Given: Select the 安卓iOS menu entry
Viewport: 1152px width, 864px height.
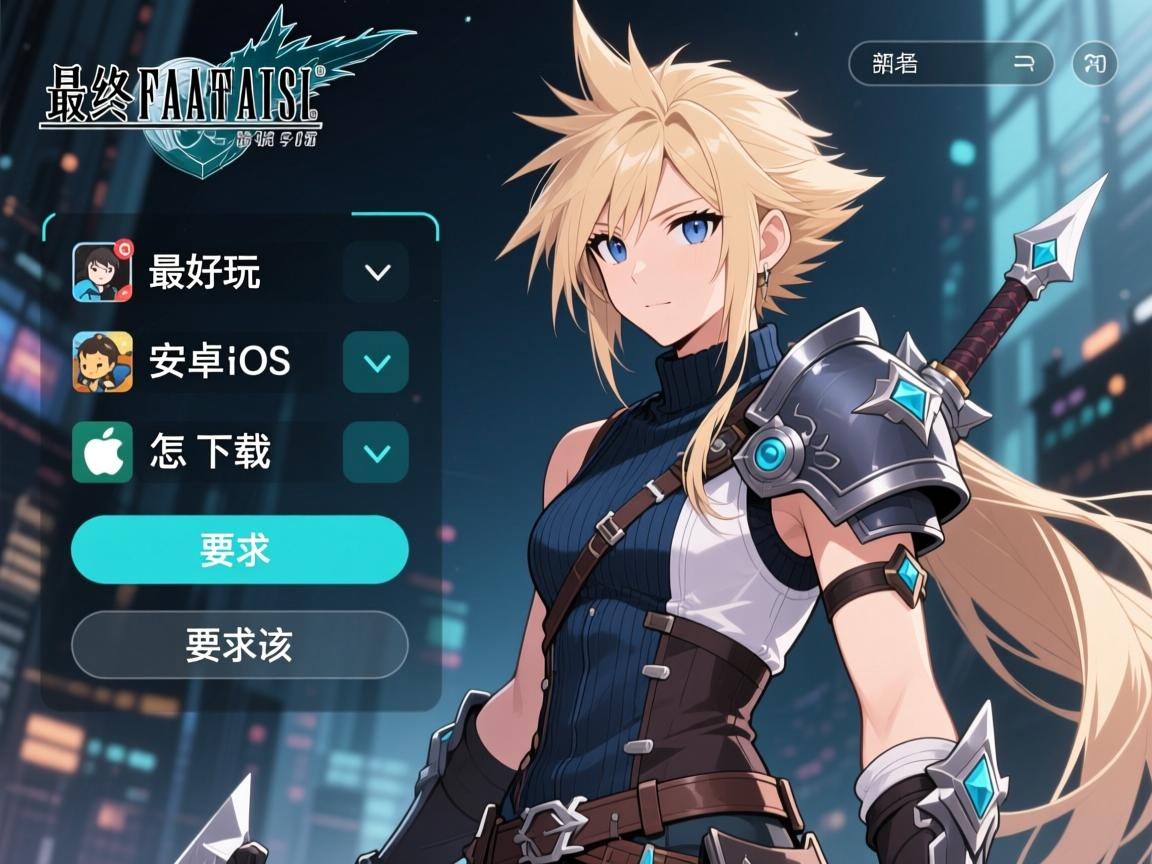Looking at the screenshot, I should [220, 362].
